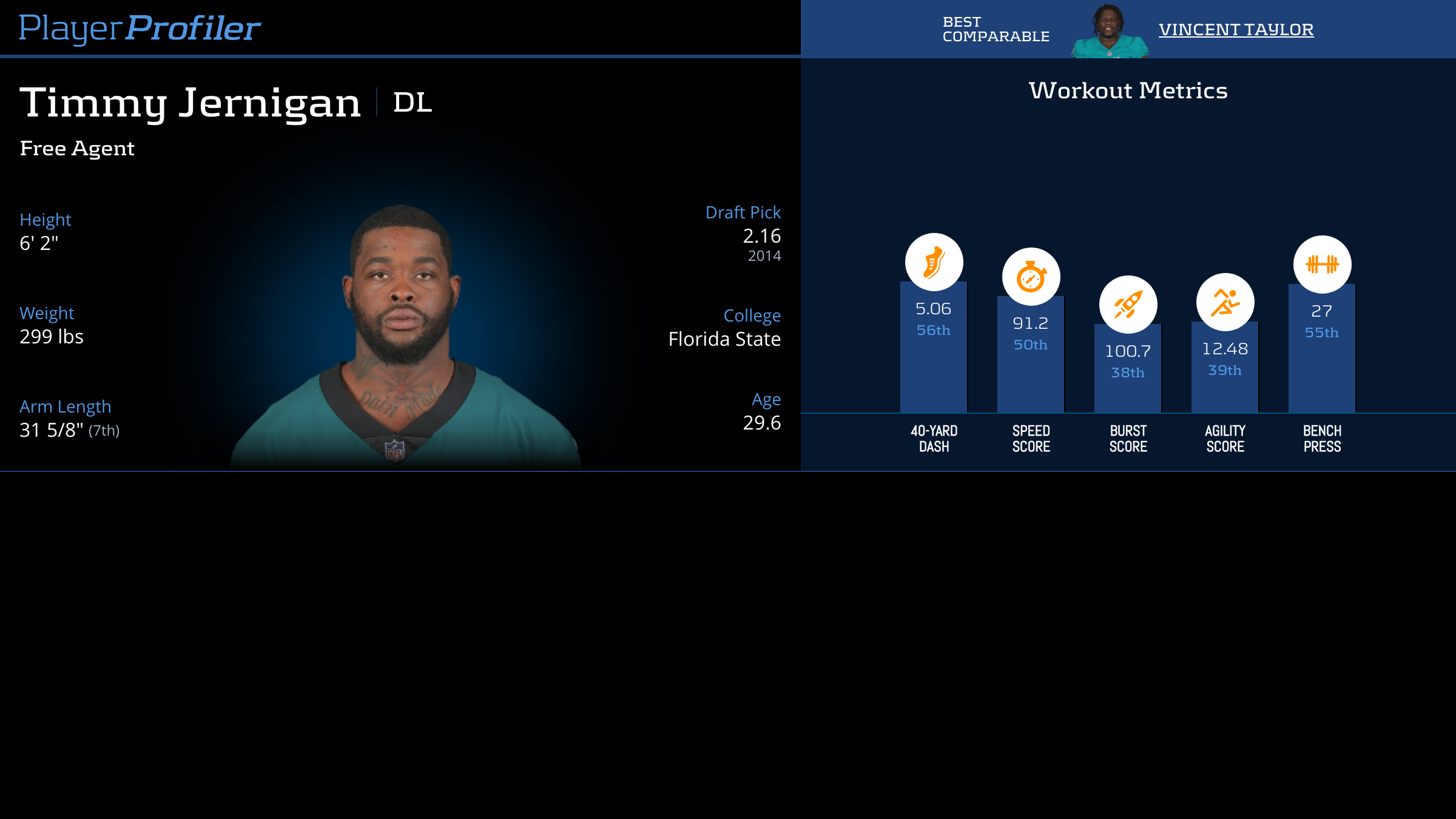Image resolution: width=1456 pixels, height=819 pixels.
Task: Click the Bench Press barbell icon
Action: click(1322, 265)
